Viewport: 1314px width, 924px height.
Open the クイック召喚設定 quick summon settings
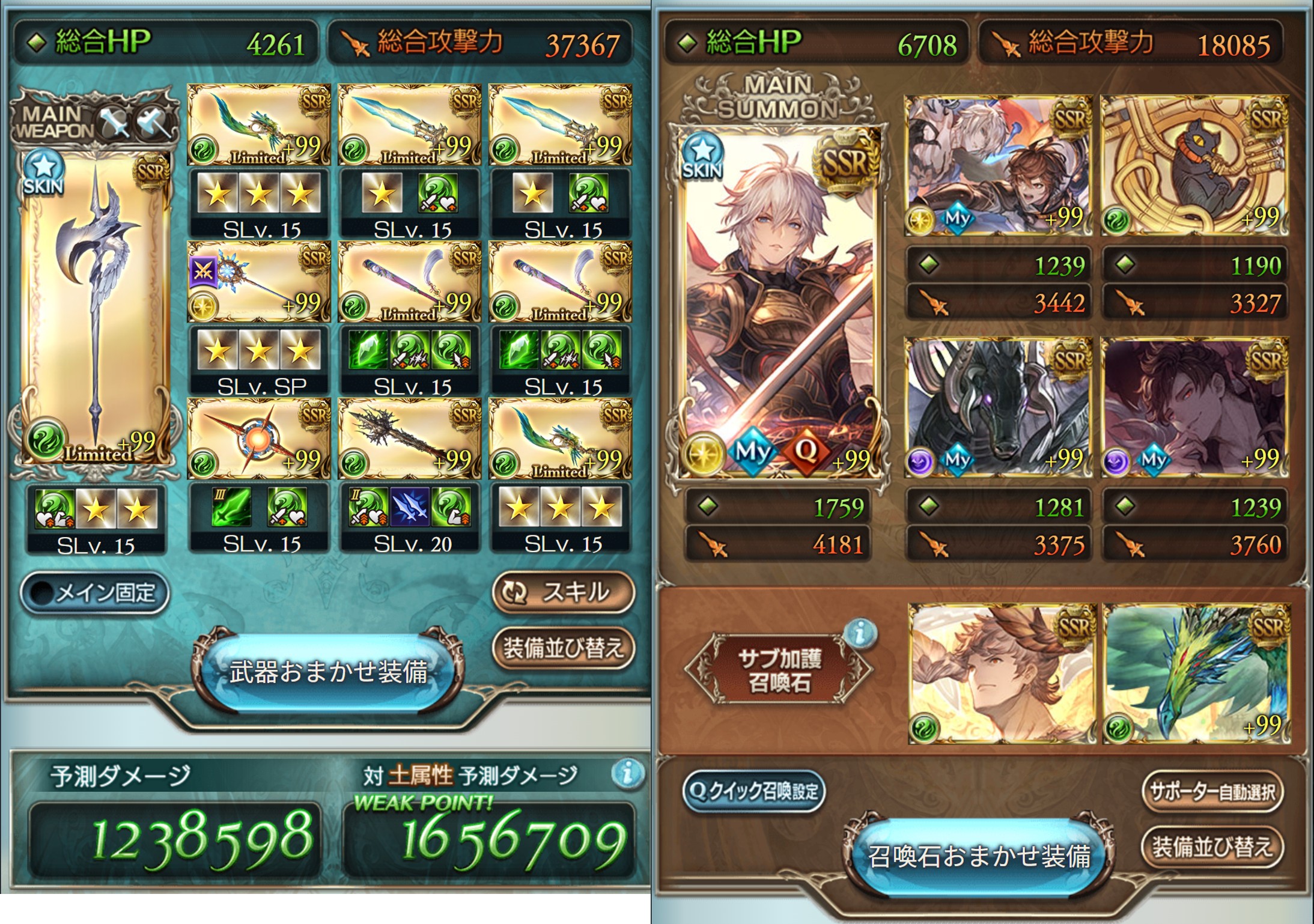(754, 791)
